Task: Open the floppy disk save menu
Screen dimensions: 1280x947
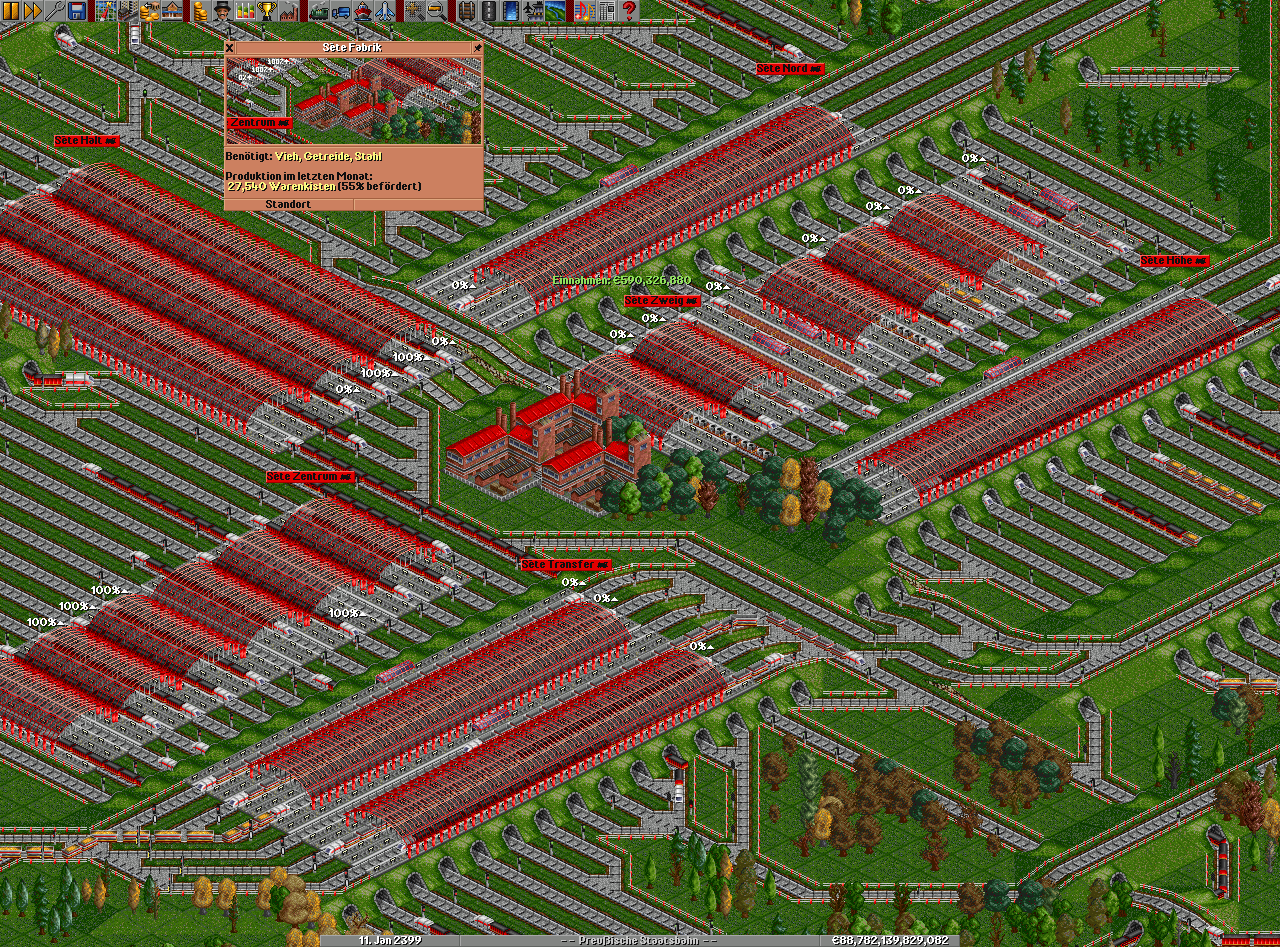Action: (77, 11)
